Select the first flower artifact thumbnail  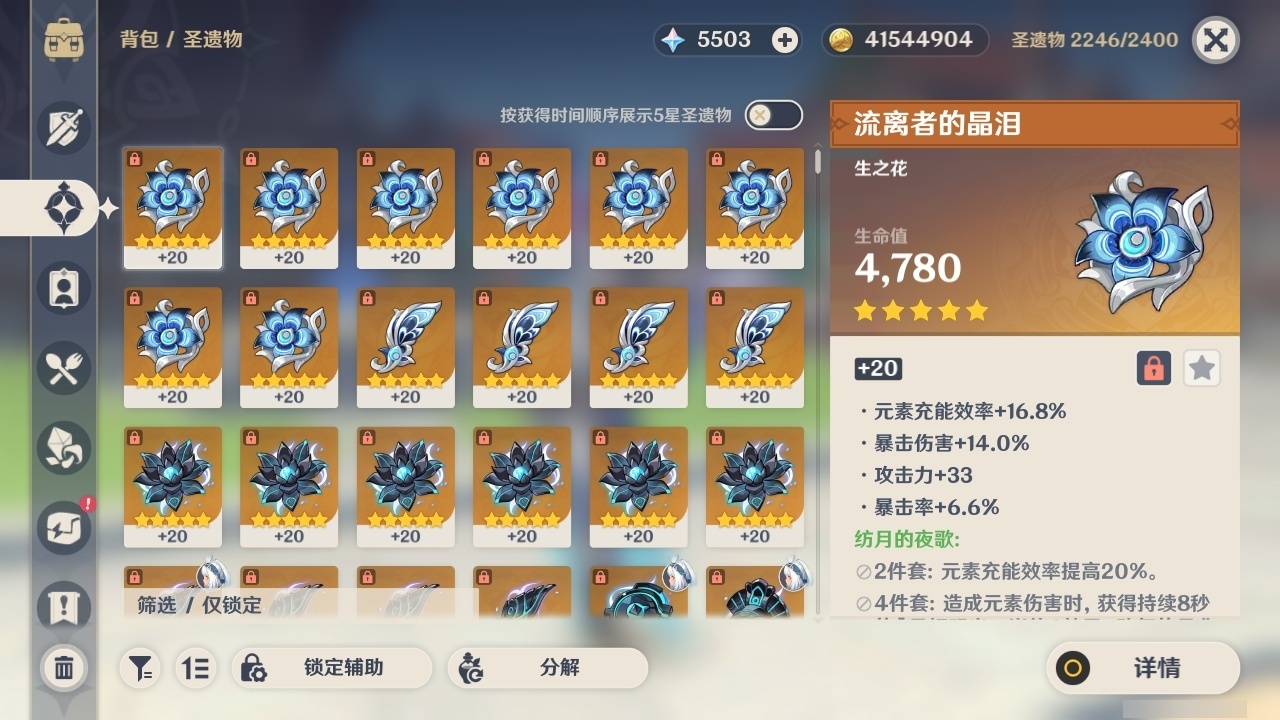click(172, 207)
